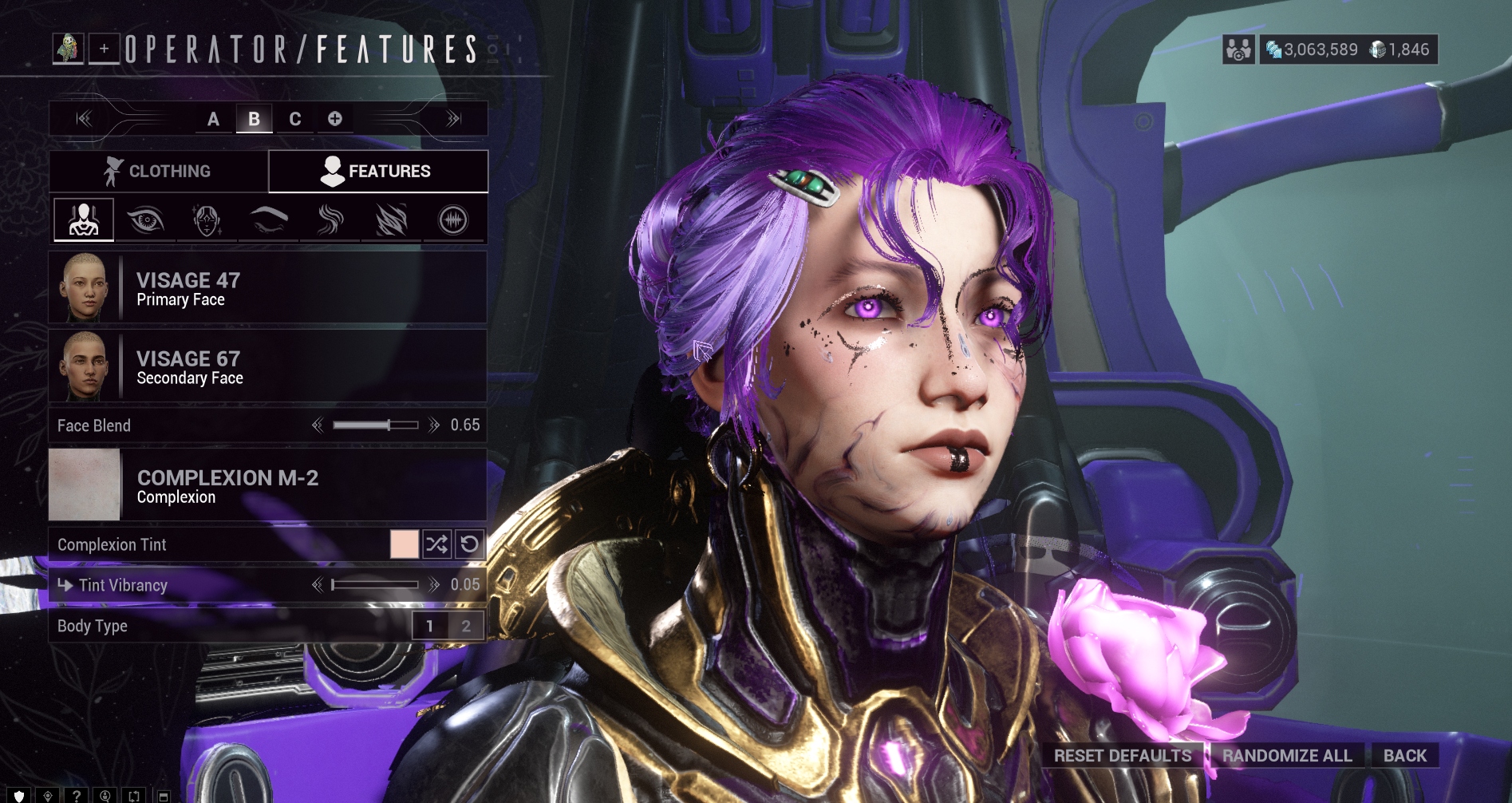The image size is (1512, 803).
Task: Open the eyebrow features category
Action: click(269, 220)
